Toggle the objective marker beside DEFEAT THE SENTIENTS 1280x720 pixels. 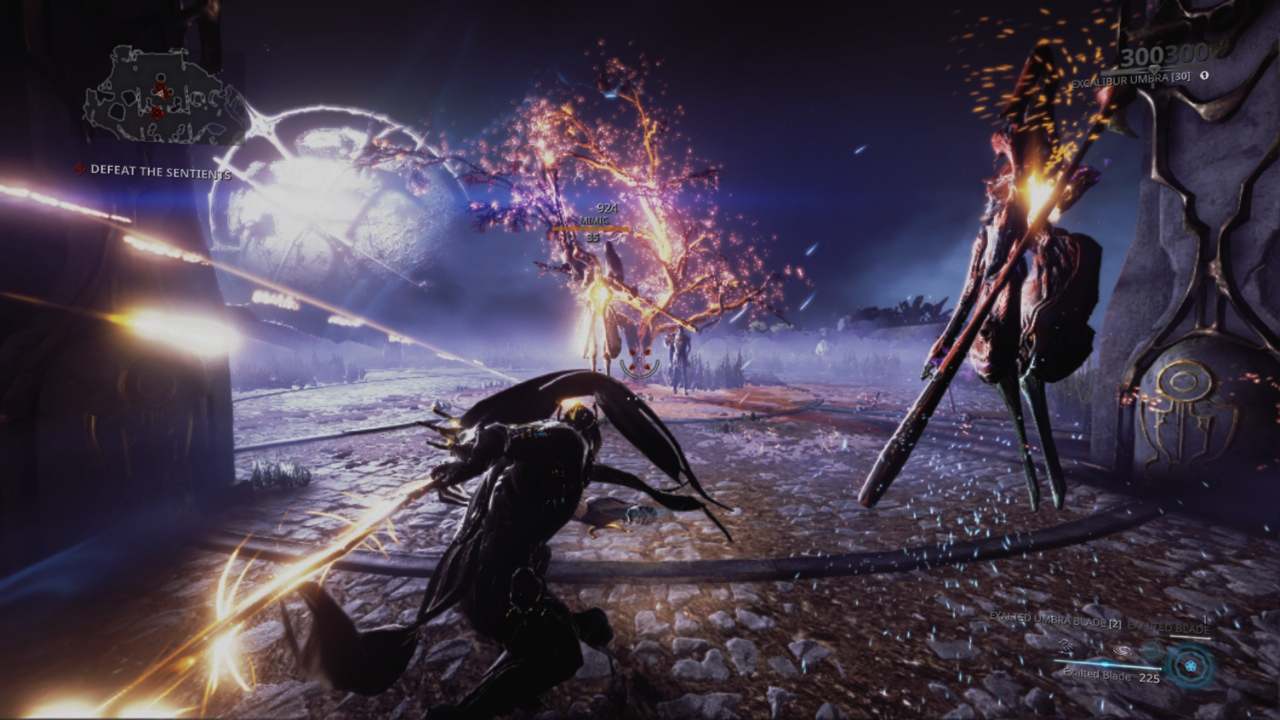click(x=80, y=169)
